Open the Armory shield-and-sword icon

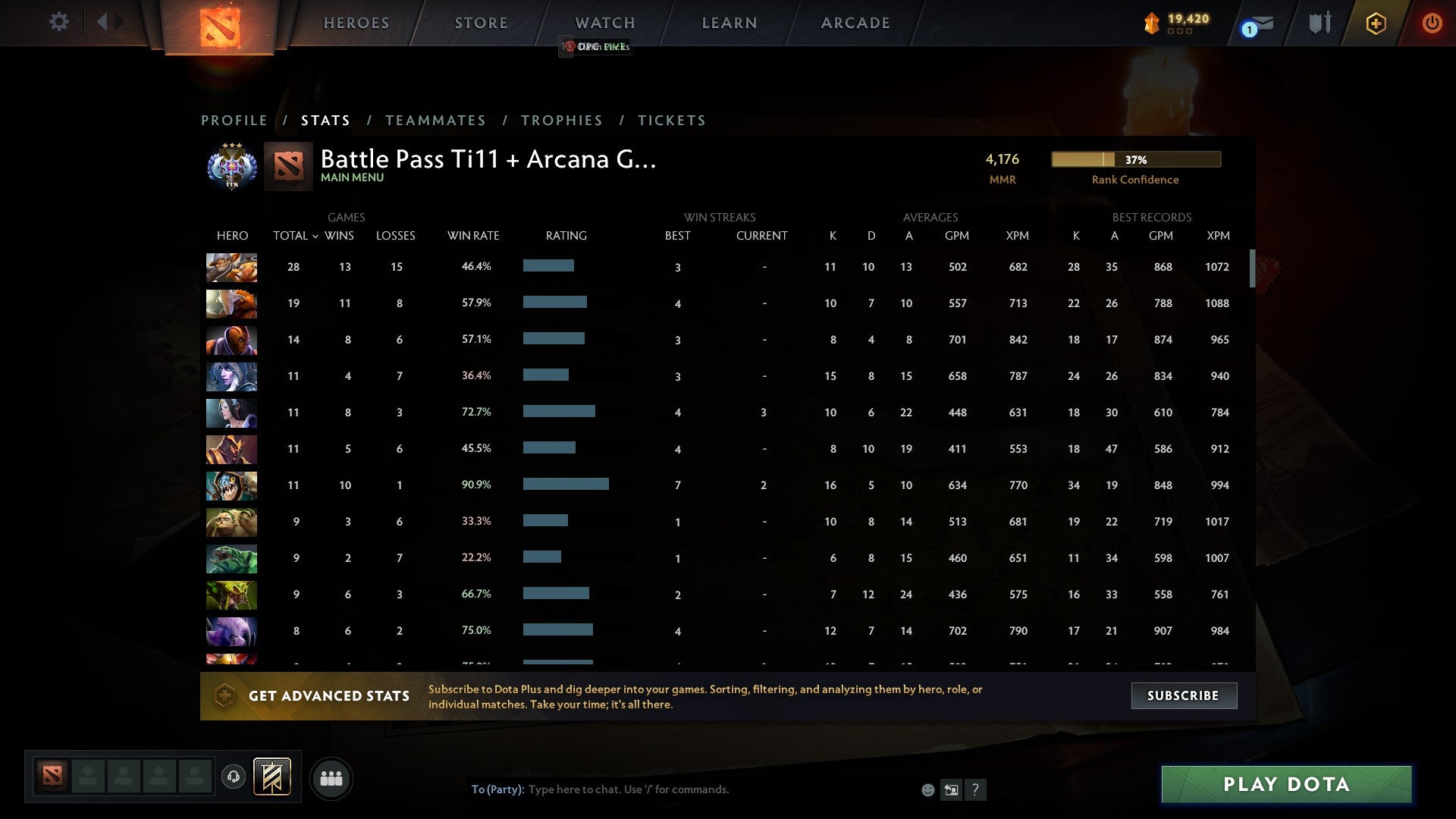(1318, 22)
